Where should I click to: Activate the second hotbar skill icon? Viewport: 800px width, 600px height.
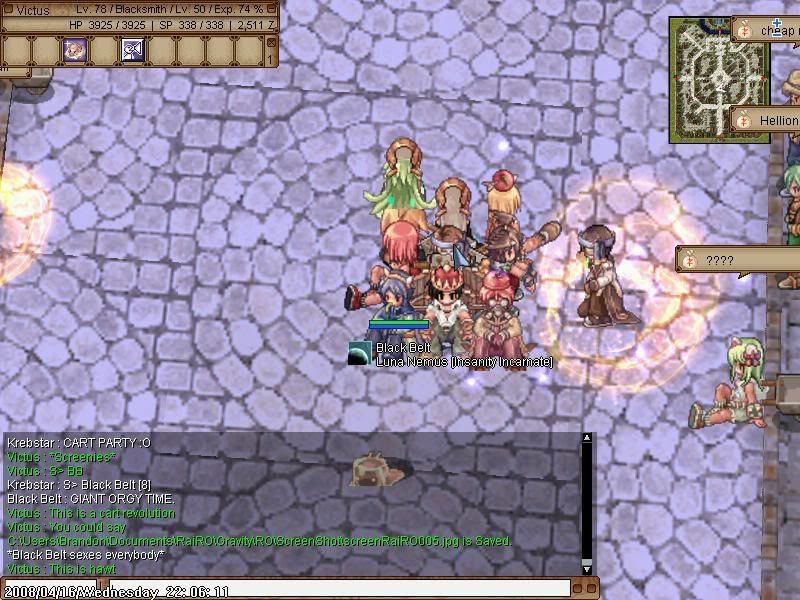132,49
